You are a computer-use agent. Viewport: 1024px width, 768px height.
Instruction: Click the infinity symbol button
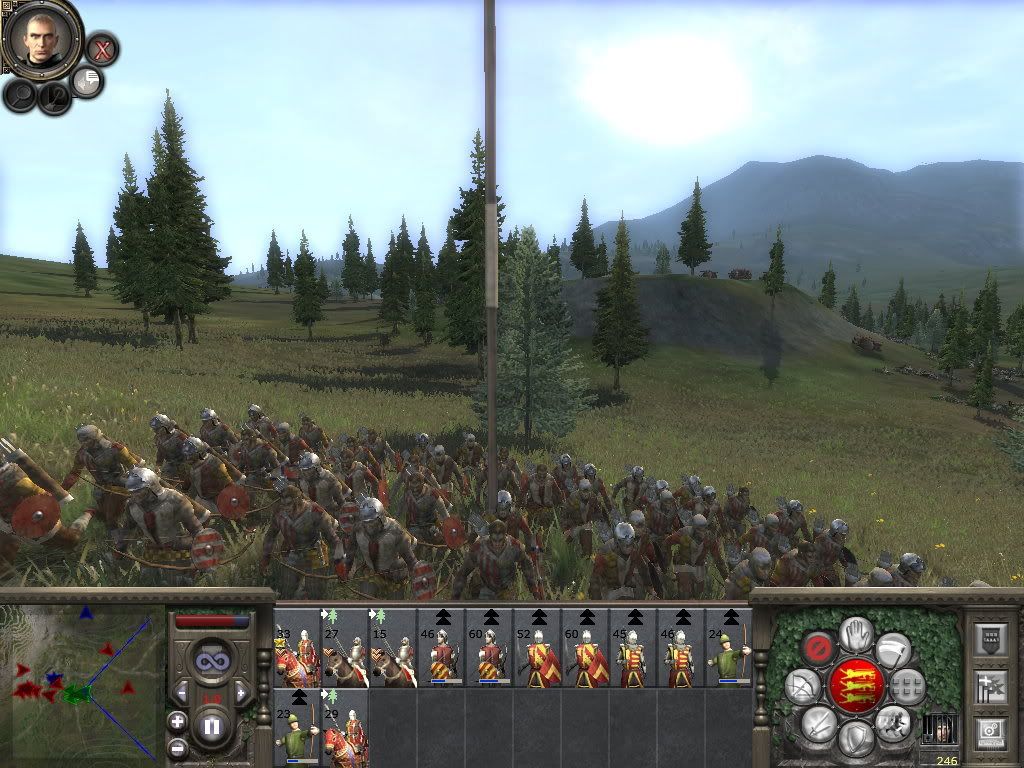point(212,661)
